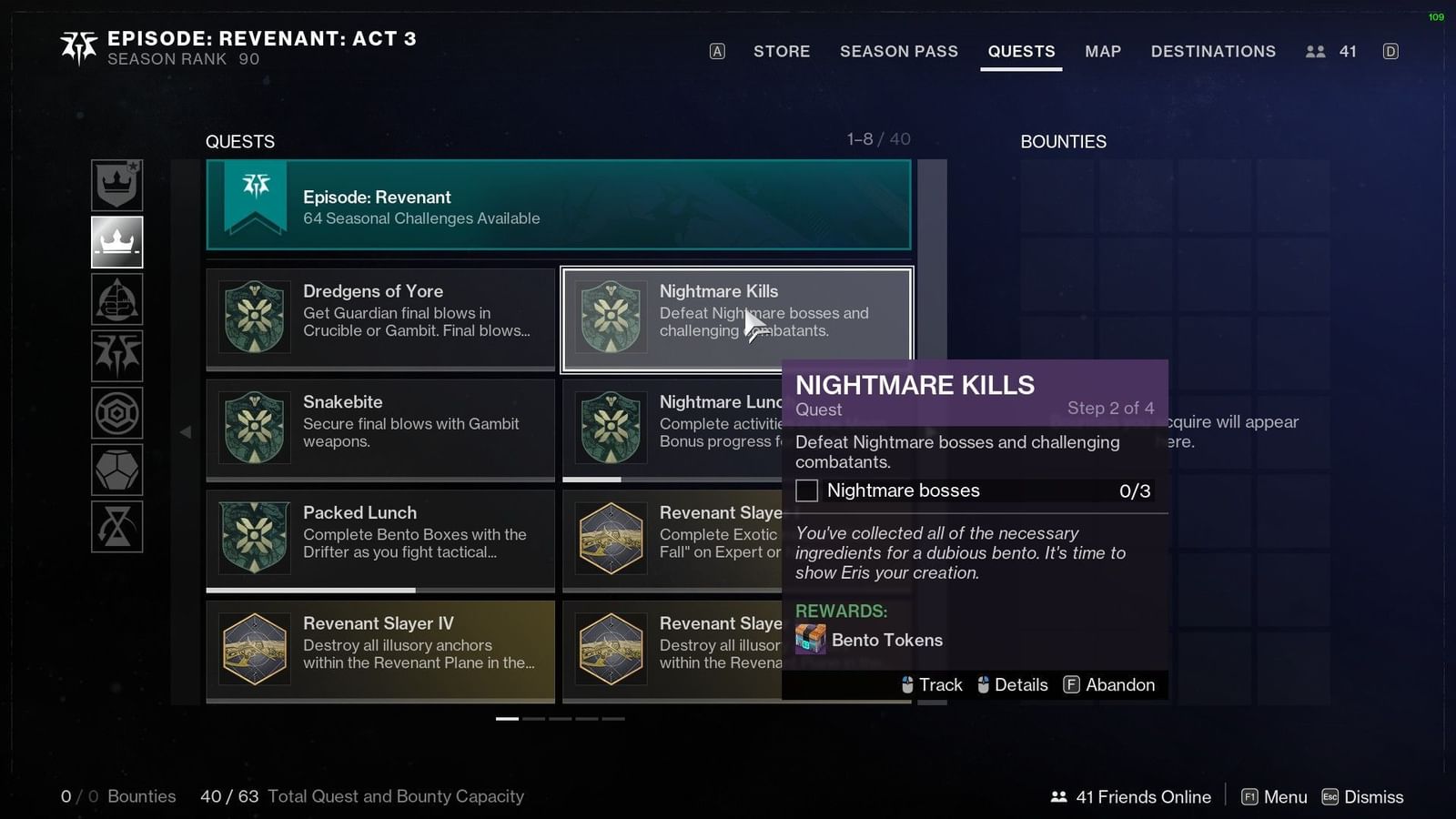Click Abandon on the Nightmare Kills quest
Image resolution: width=1456 pixels, height=819 pixels.
point(1120,684)
